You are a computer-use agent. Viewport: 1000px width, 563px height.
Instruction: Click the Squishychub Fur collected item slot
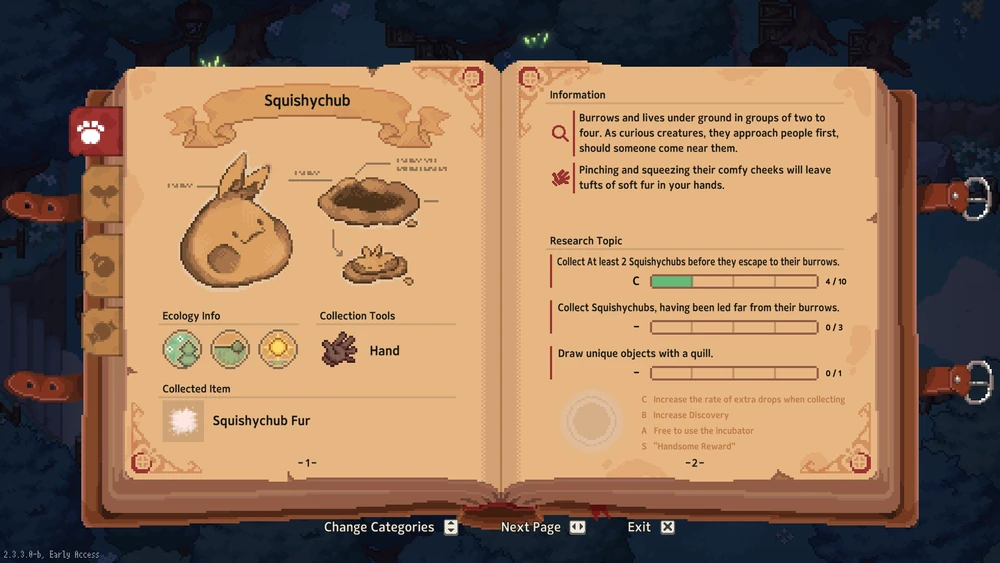click(183, 421)
